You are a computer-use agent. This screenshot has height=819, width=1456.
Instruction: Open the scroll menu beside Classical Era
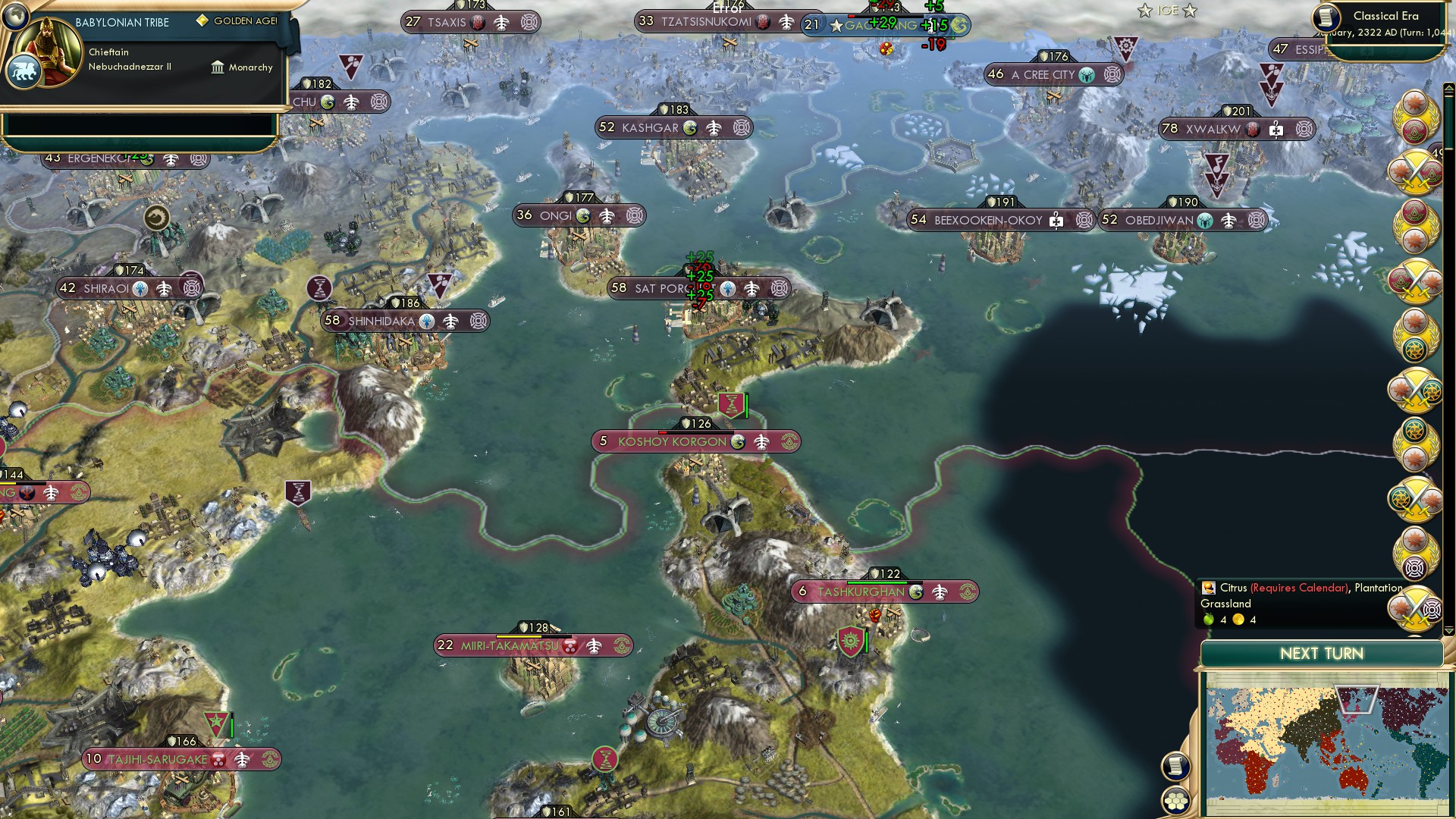point(1326,17)
